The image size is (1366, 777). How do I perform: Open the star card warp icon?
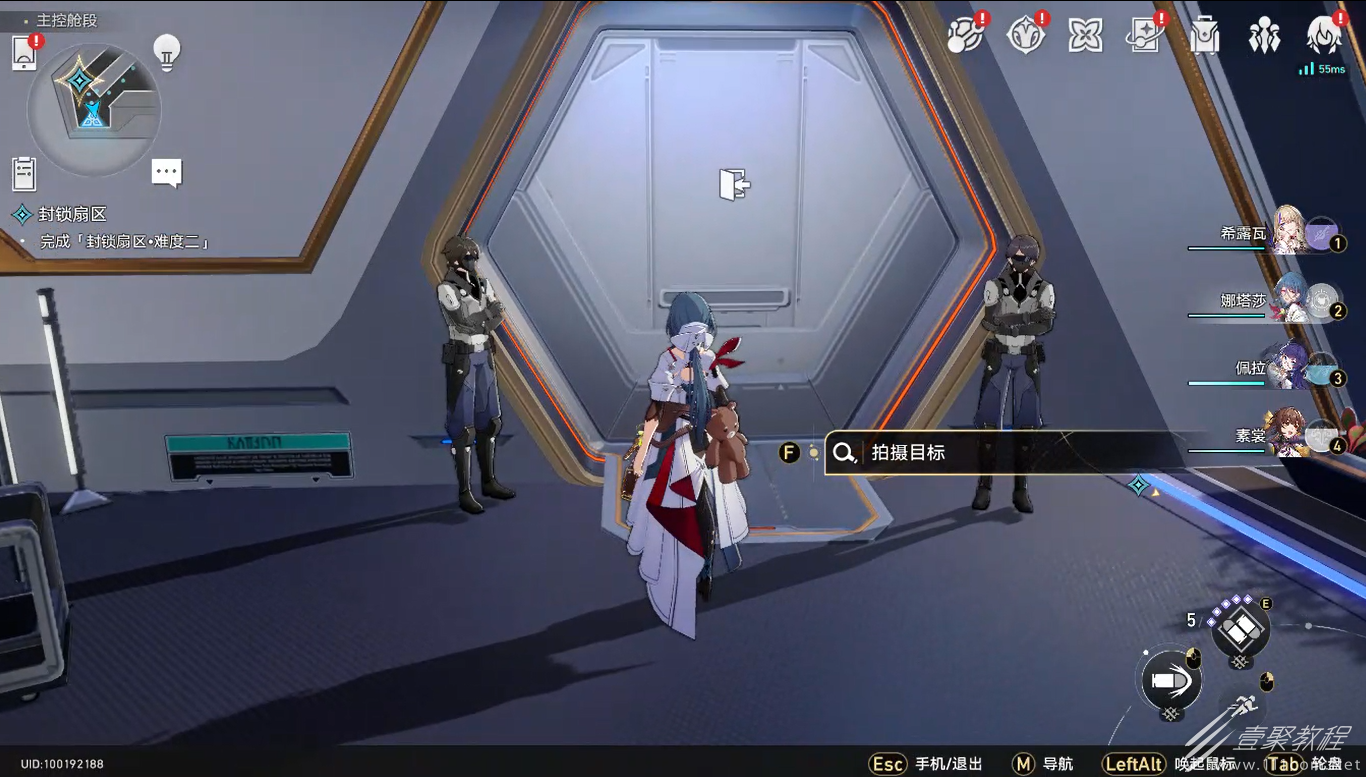[1144, 36]
